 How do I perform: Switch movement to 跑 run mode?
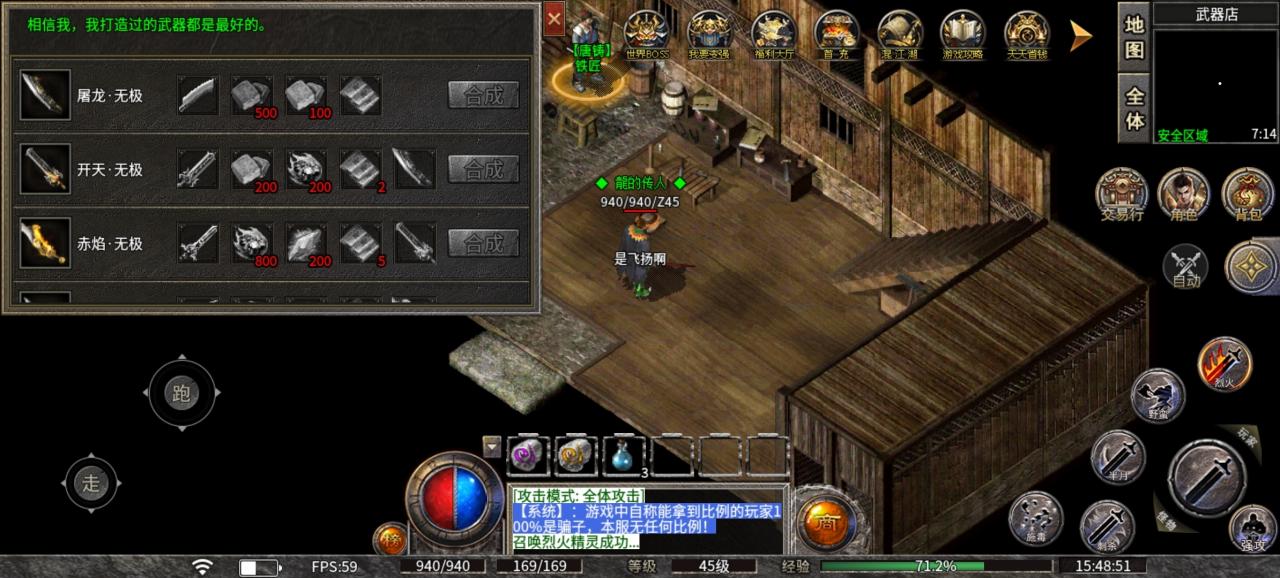181,393
